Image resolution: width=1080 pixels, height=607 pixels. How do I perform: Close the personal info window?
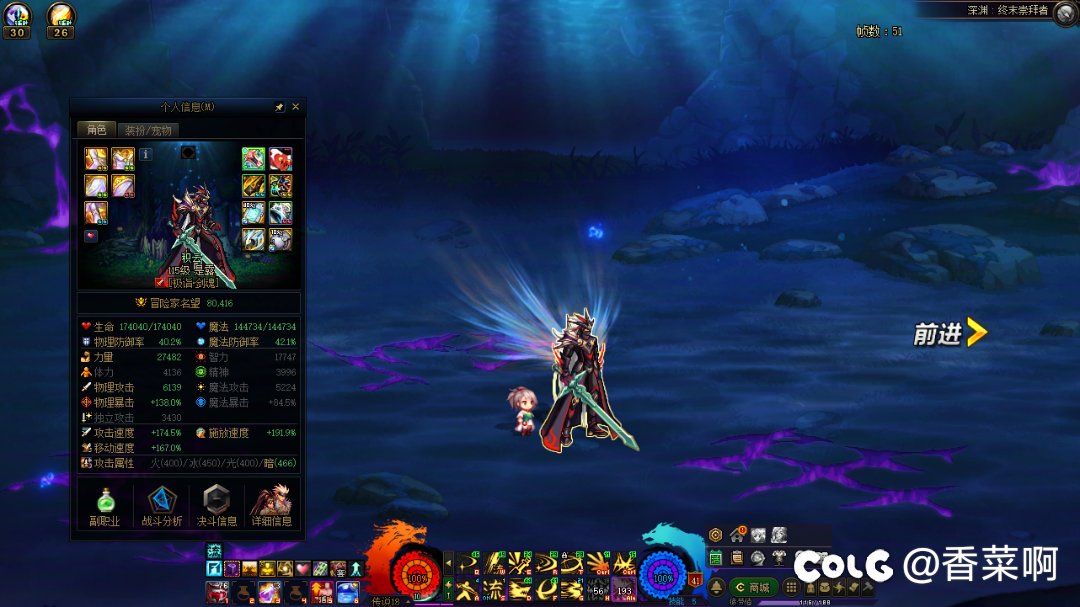pos(295,106)
